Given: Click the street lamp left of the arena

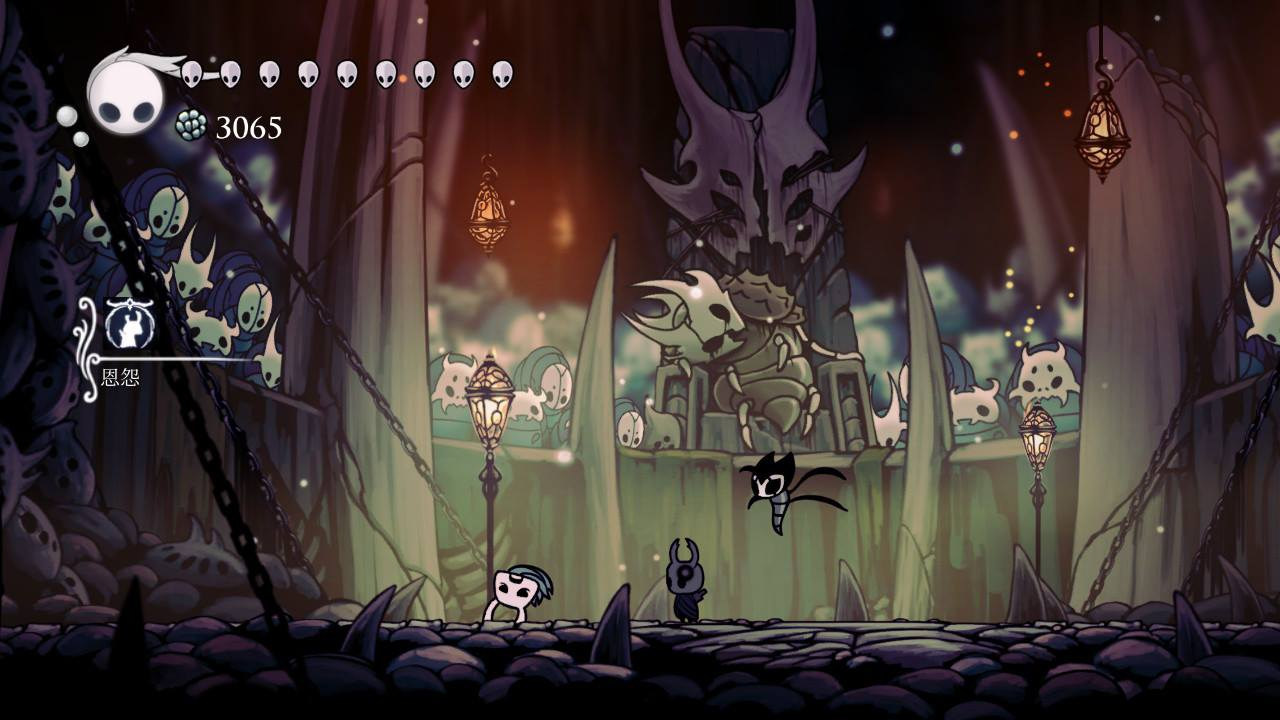Looking at the screenshot, I should (x=488, y=400).
